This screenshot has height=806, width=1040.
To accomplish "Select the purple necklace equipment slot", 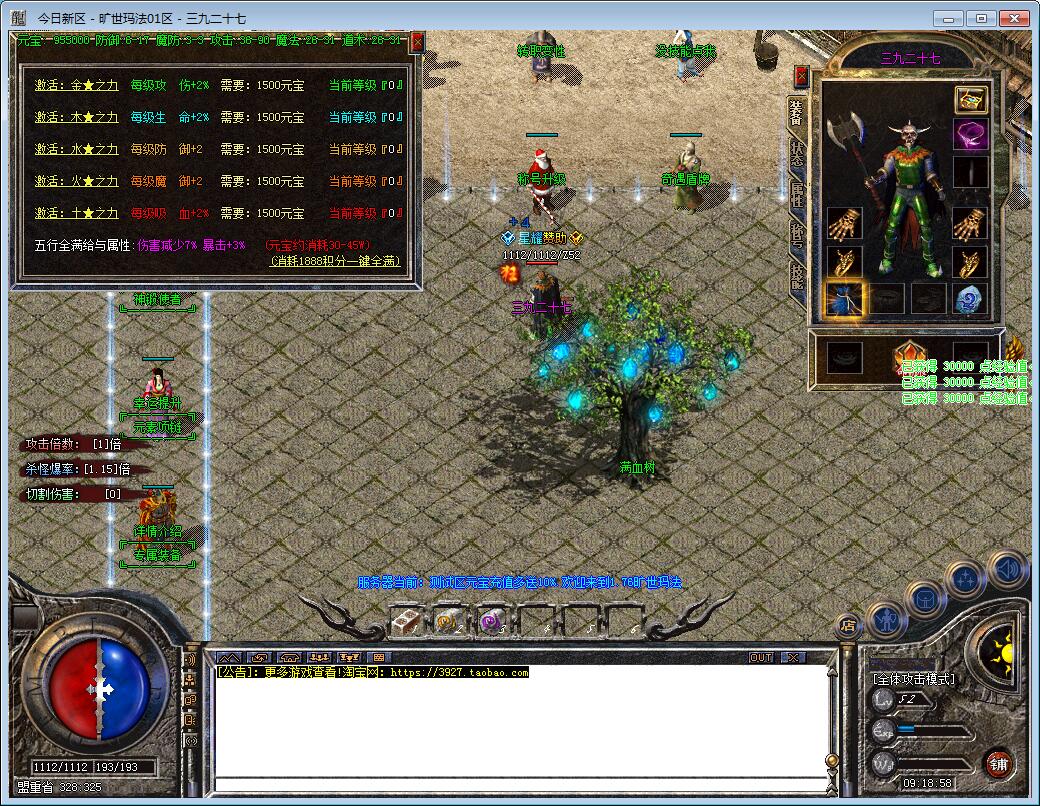I will [x=969, y=135].
